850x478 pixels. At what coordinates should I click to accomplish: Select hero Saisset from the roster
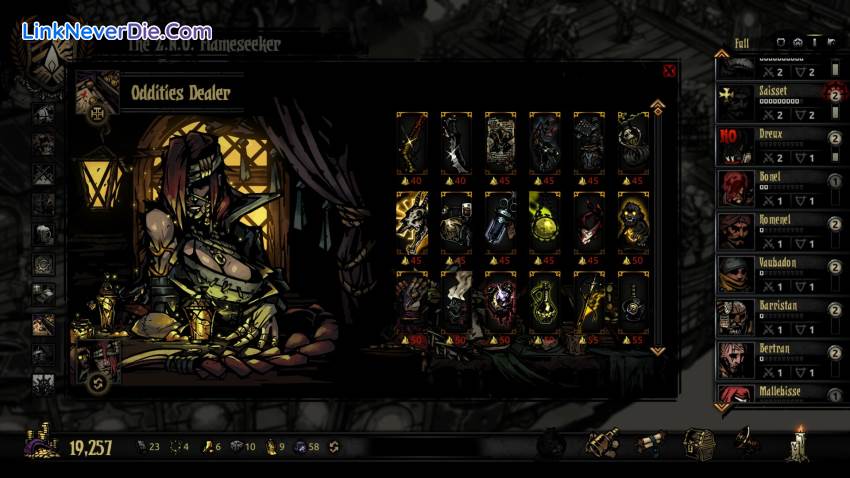coord(769,102)
